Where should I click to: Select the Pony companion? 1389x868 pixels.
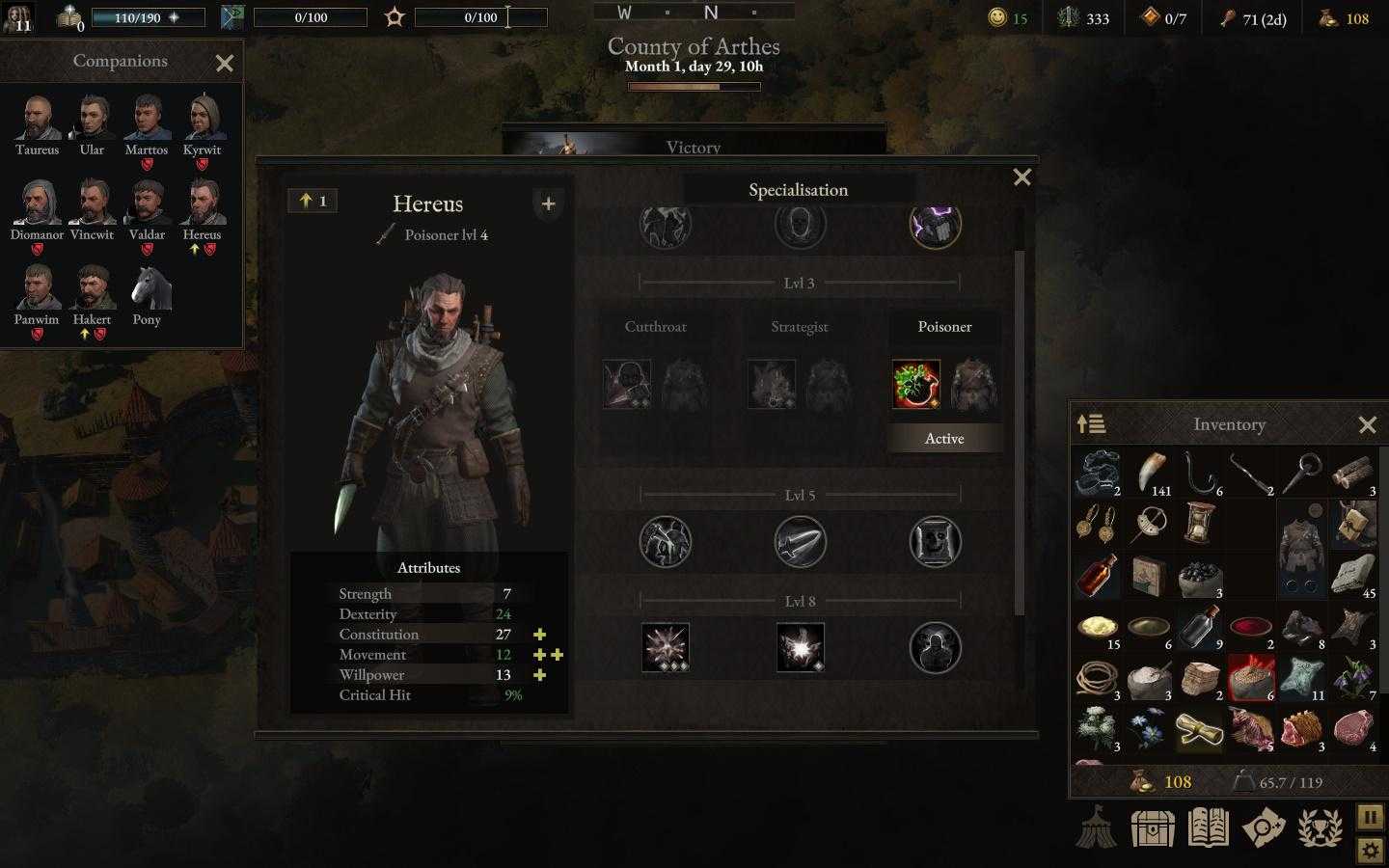(147, 289)
